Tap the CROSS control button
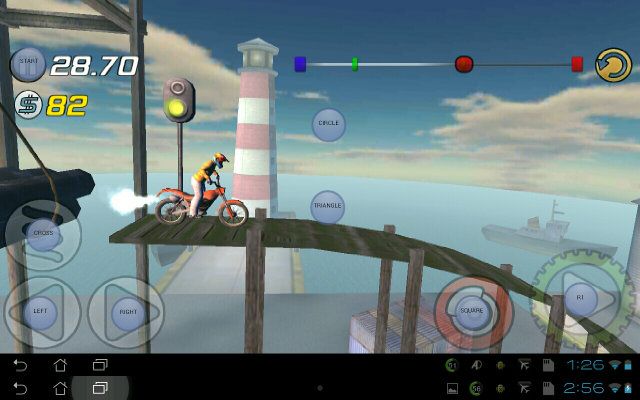This screenshot has height=400, width=640. tap(42, 233)
